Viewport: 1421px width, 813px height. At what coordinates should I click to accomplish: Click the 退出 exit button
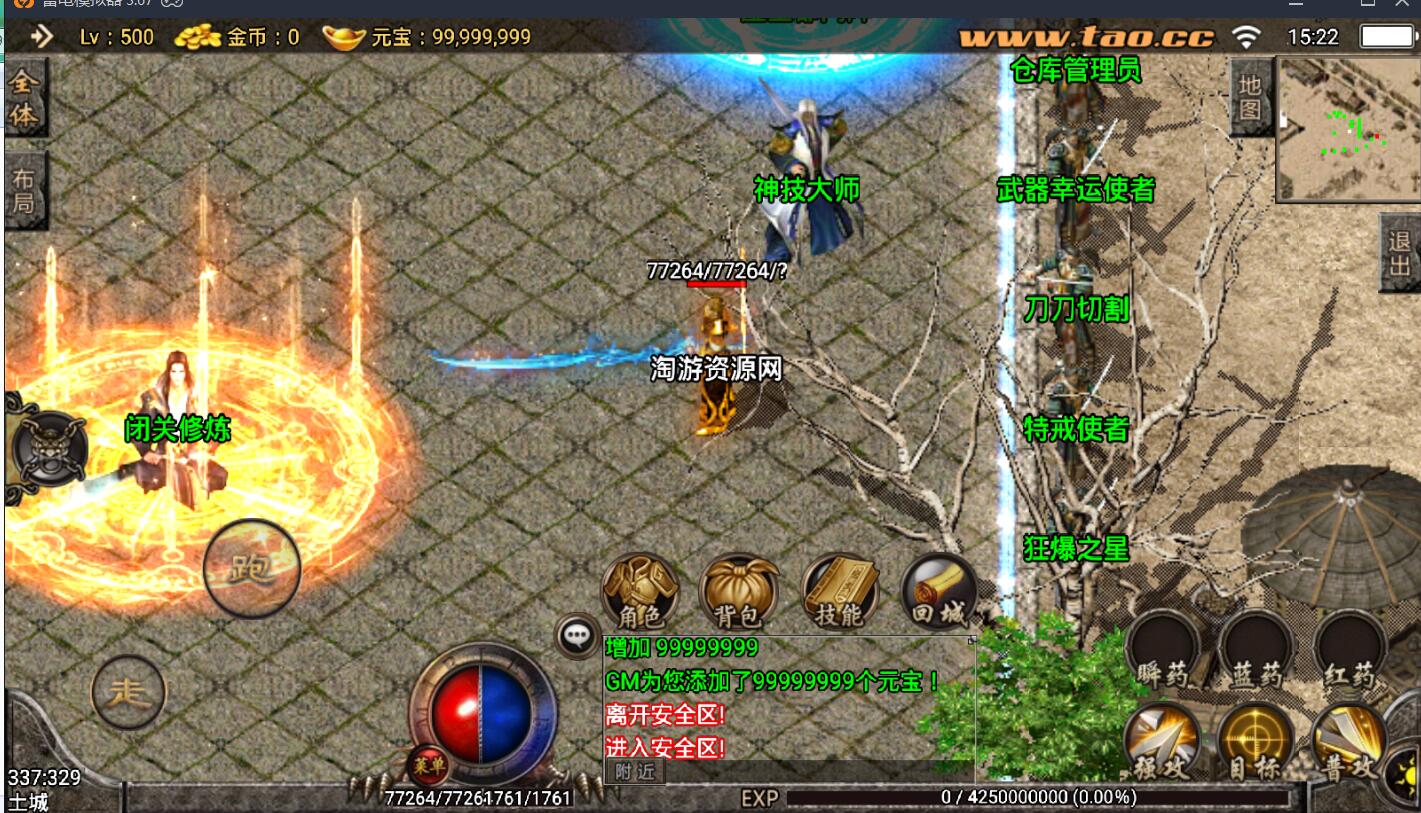[1399, 253]
